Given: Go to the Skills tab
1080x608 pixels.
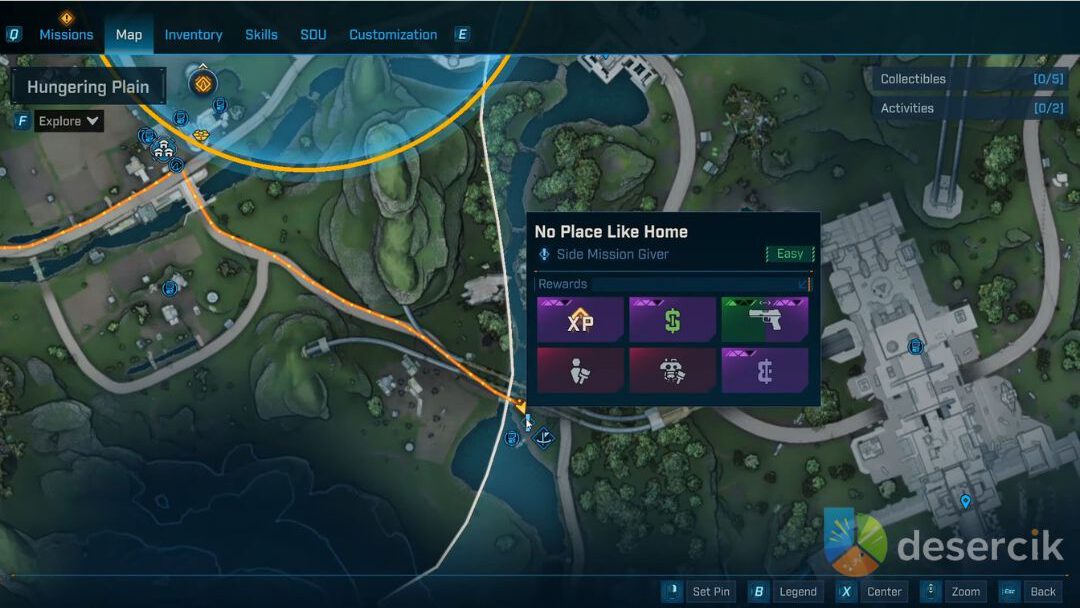Looking at the screenshot, I should 261,34.
